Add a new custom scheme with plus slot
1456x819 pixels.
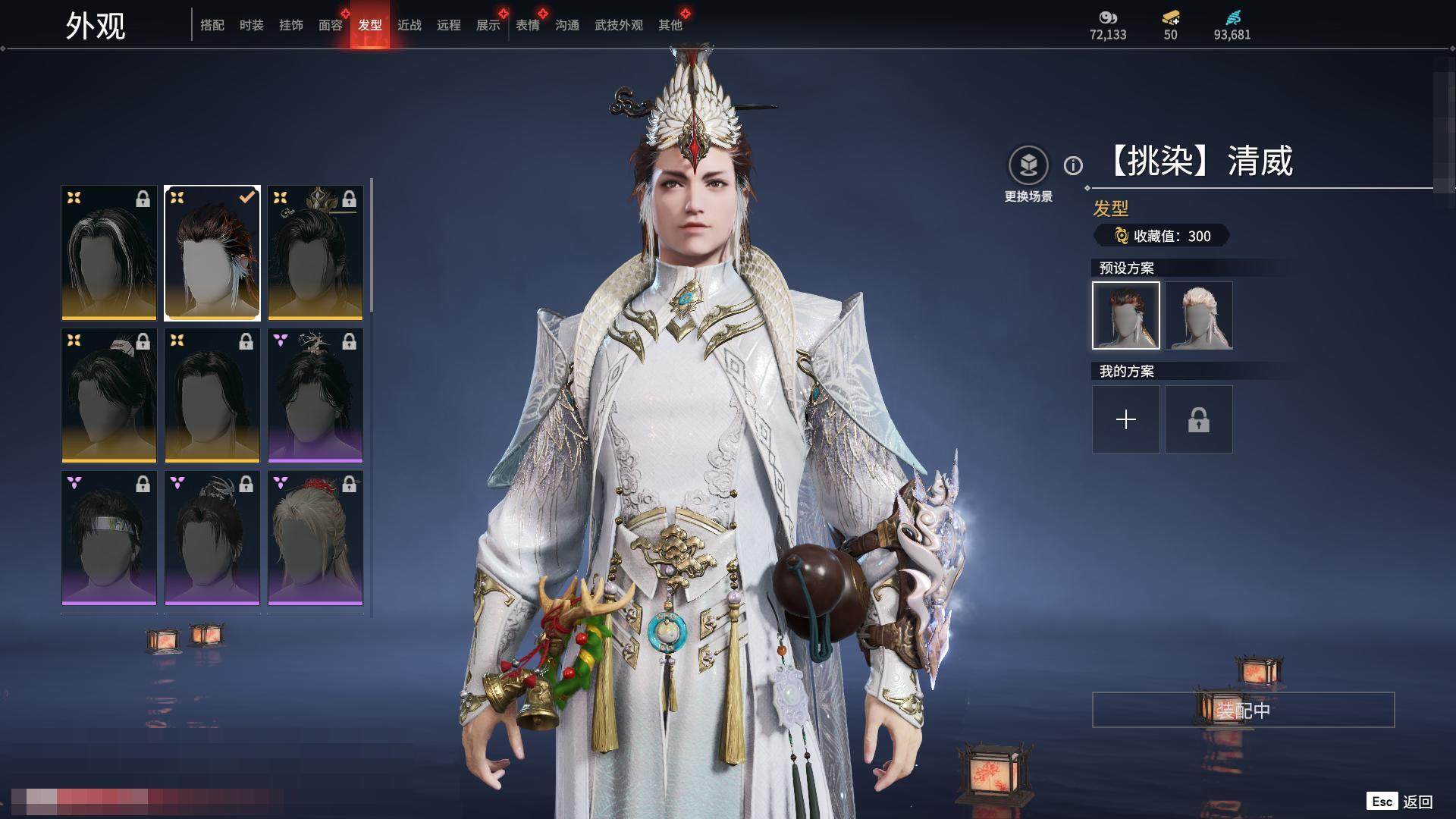(1126, 419)
